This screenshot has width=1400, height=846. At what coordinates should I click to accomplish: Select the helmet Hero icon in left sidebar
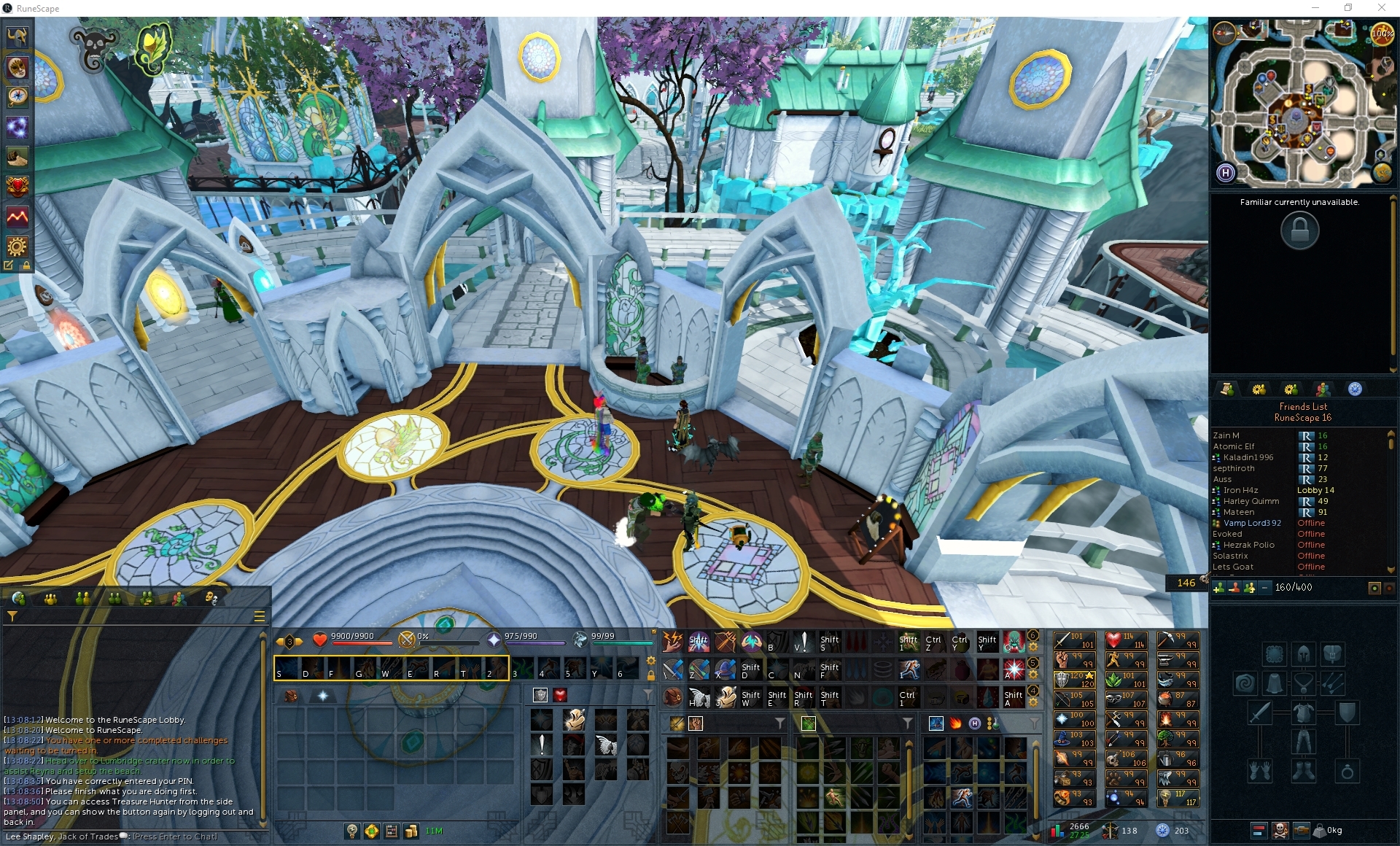pyautogui.click(x=17, y=38)
